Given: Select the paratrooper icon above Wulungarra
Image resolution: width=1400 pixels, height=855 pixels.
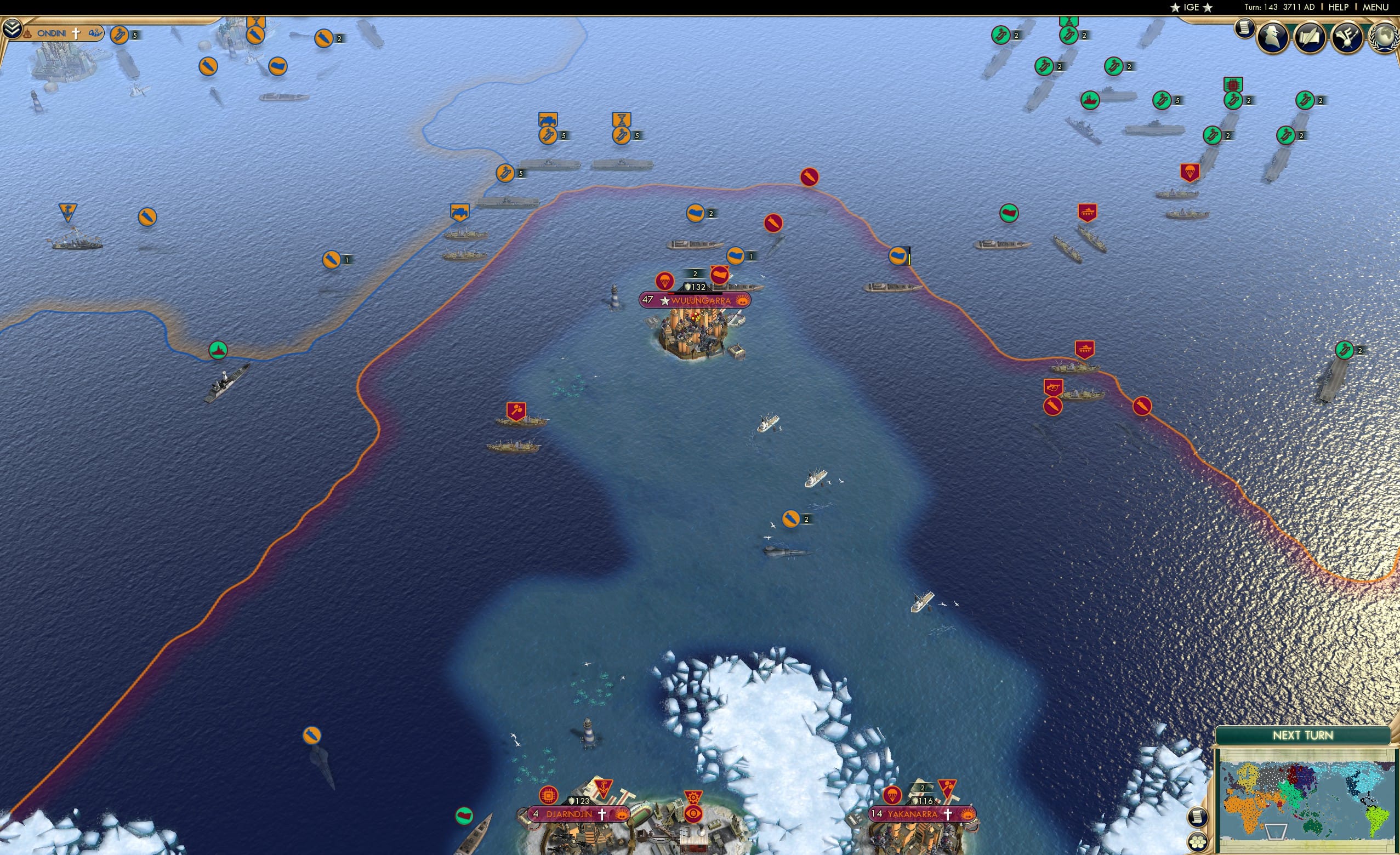Looking at the screenshot, I should 665,281.
